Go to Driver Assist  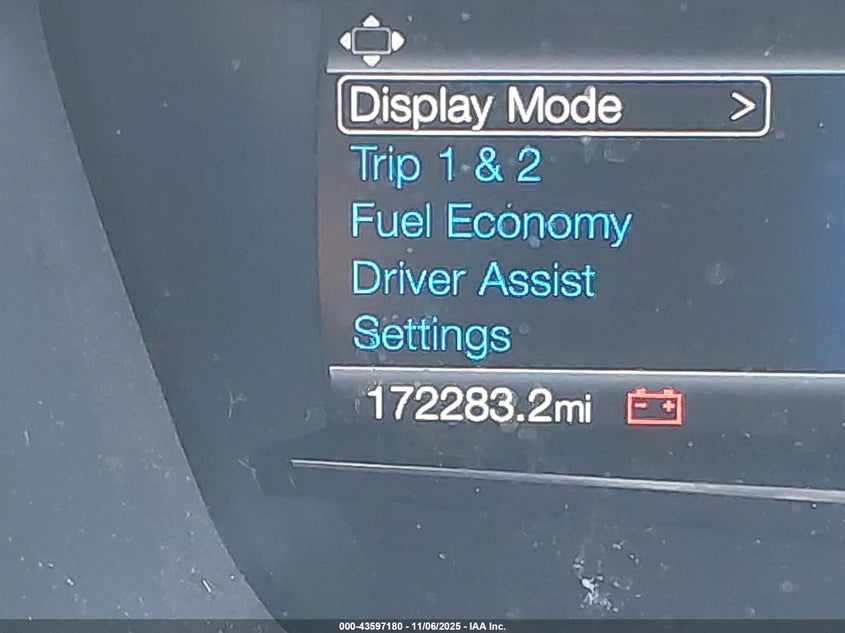point(473,280)
